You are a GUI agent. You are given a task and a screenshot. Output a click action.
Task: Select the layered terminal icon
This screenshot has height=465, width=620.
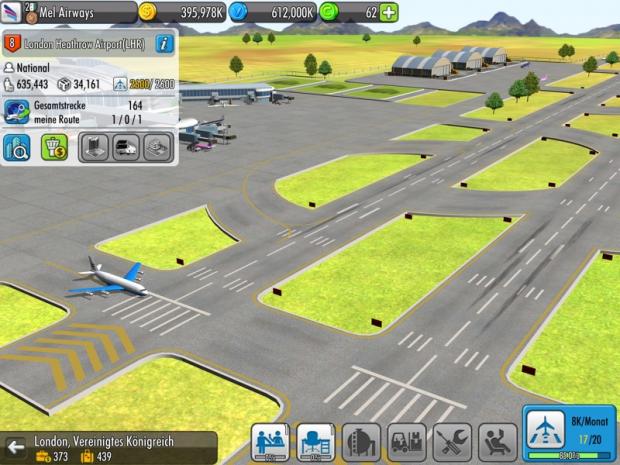(x=157, y=148)
